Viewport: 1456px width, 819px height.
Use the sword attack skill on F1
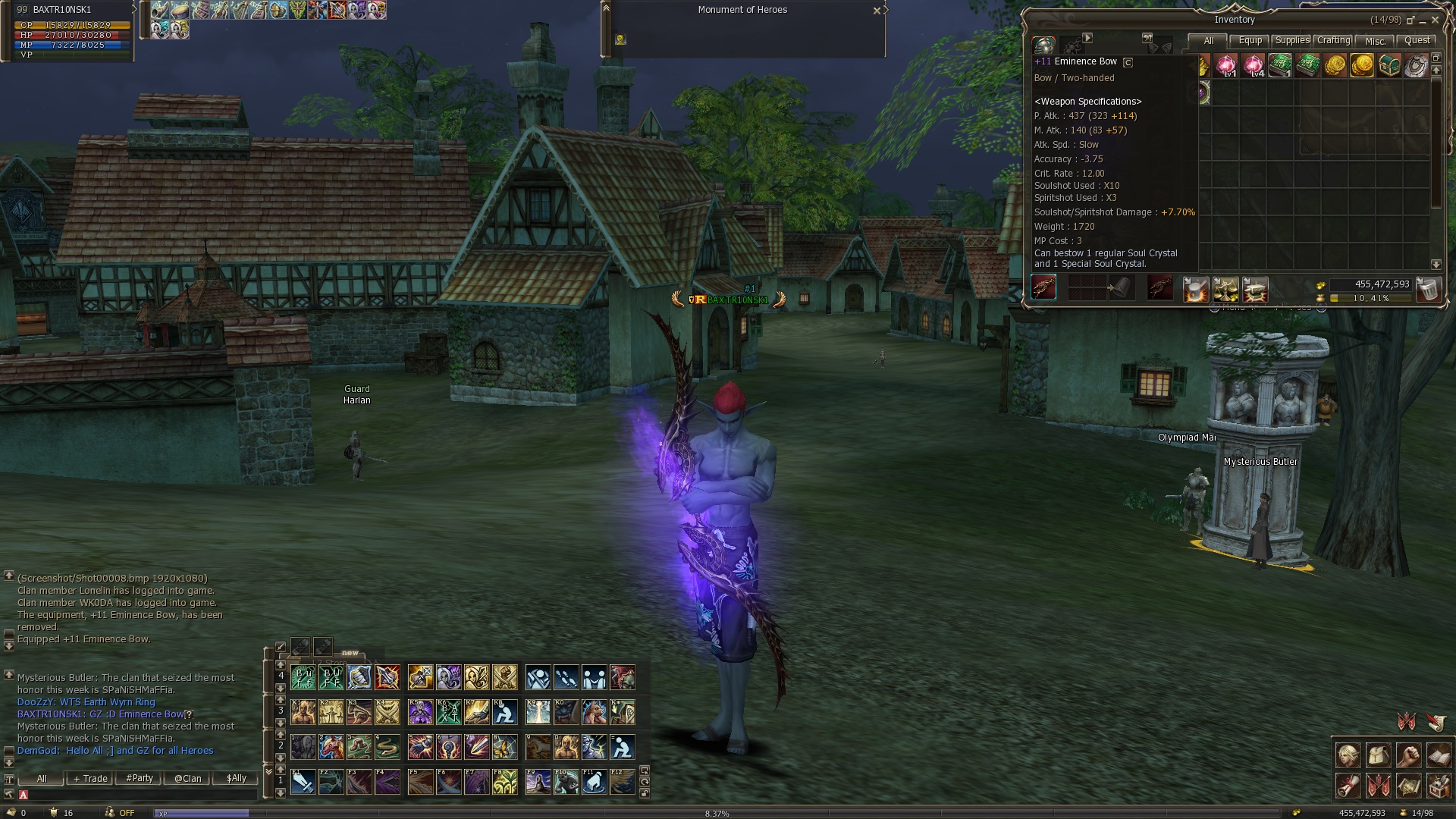click(303, 782)
